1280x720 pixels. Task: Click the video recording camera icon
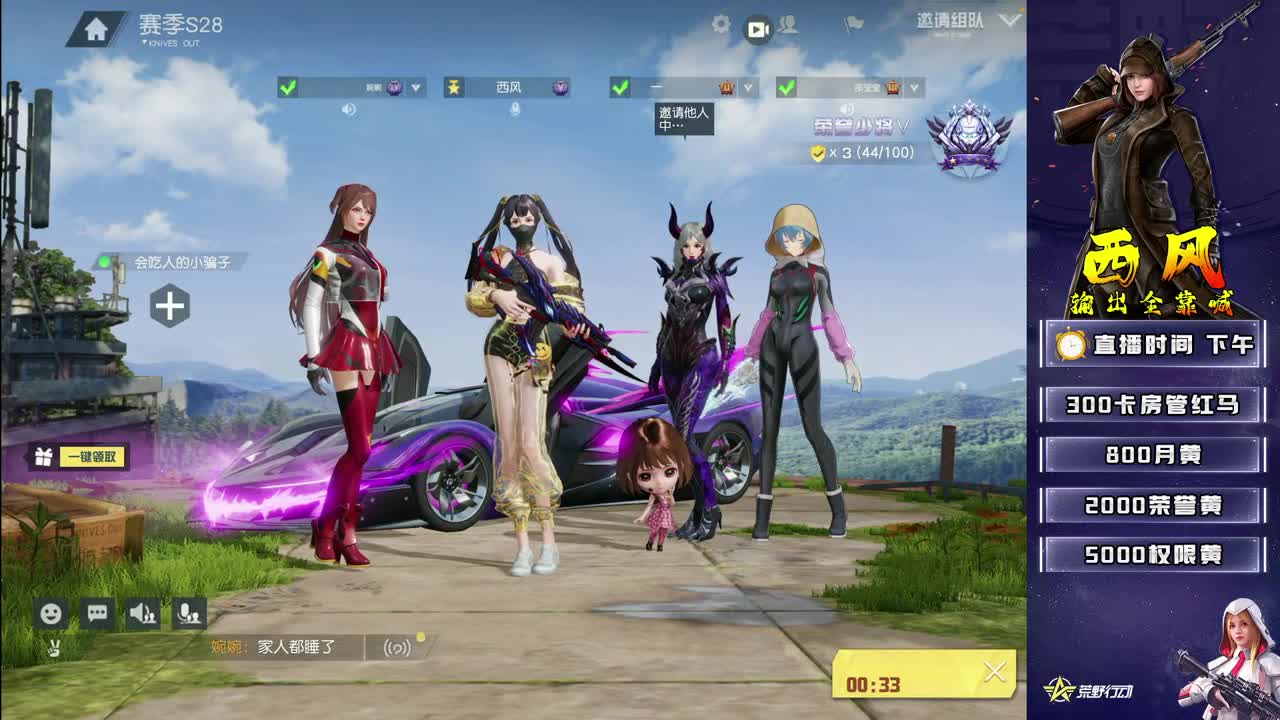pos(757,31)
